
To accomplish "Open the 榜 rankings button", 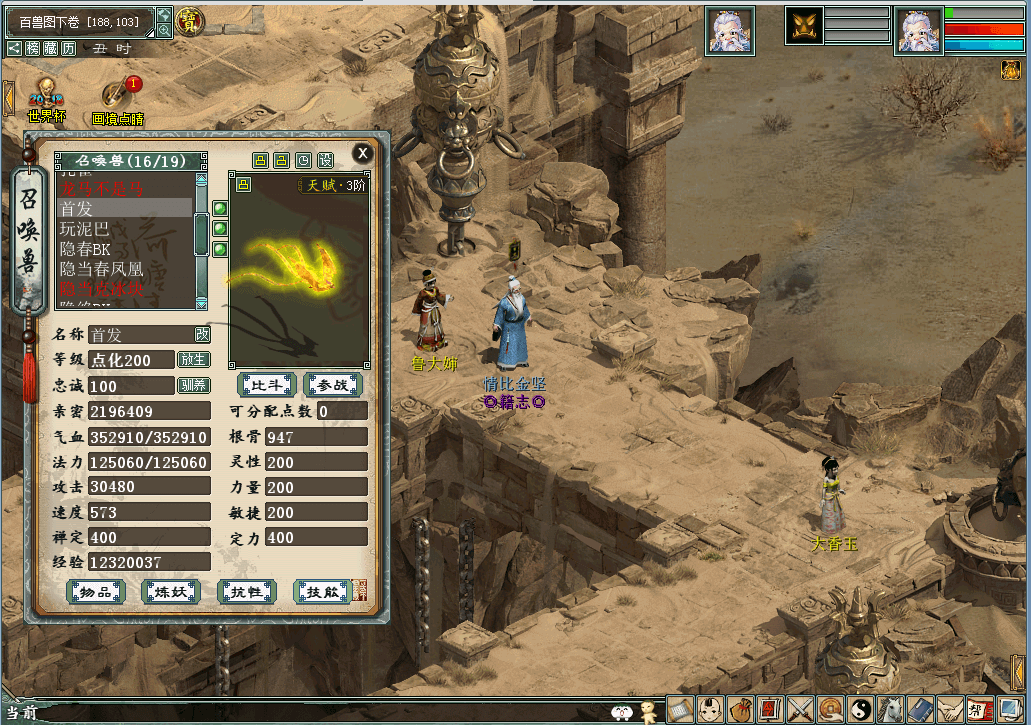I will pyautogui.click(x=32, y=48).
